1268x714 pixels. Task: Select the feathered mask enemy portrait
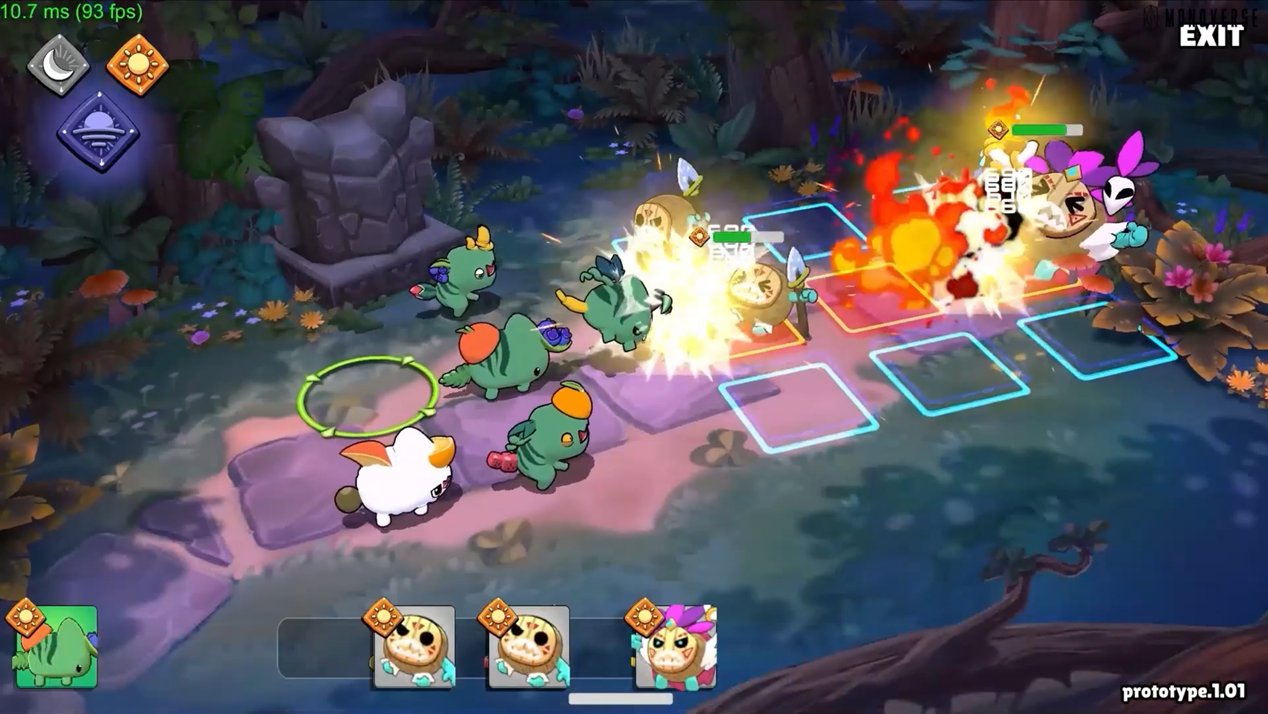[676, 647]
